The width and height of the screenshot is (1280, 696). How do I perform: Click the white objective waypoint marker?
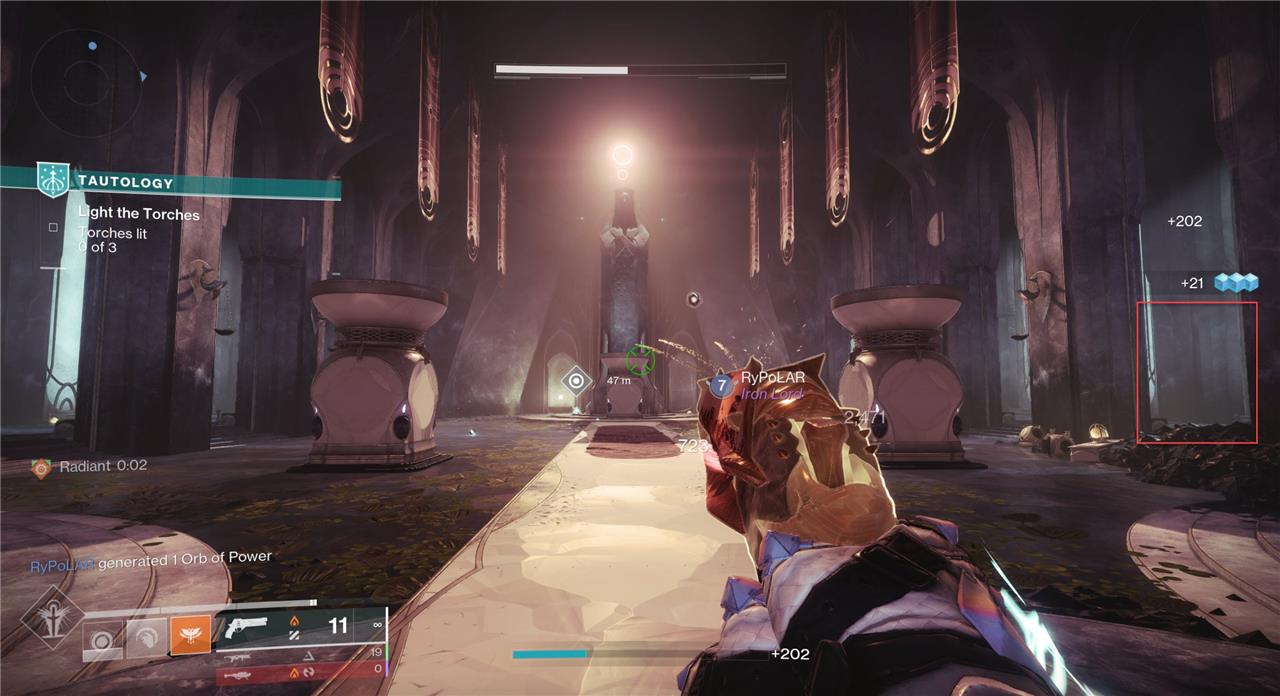(576, 381)
